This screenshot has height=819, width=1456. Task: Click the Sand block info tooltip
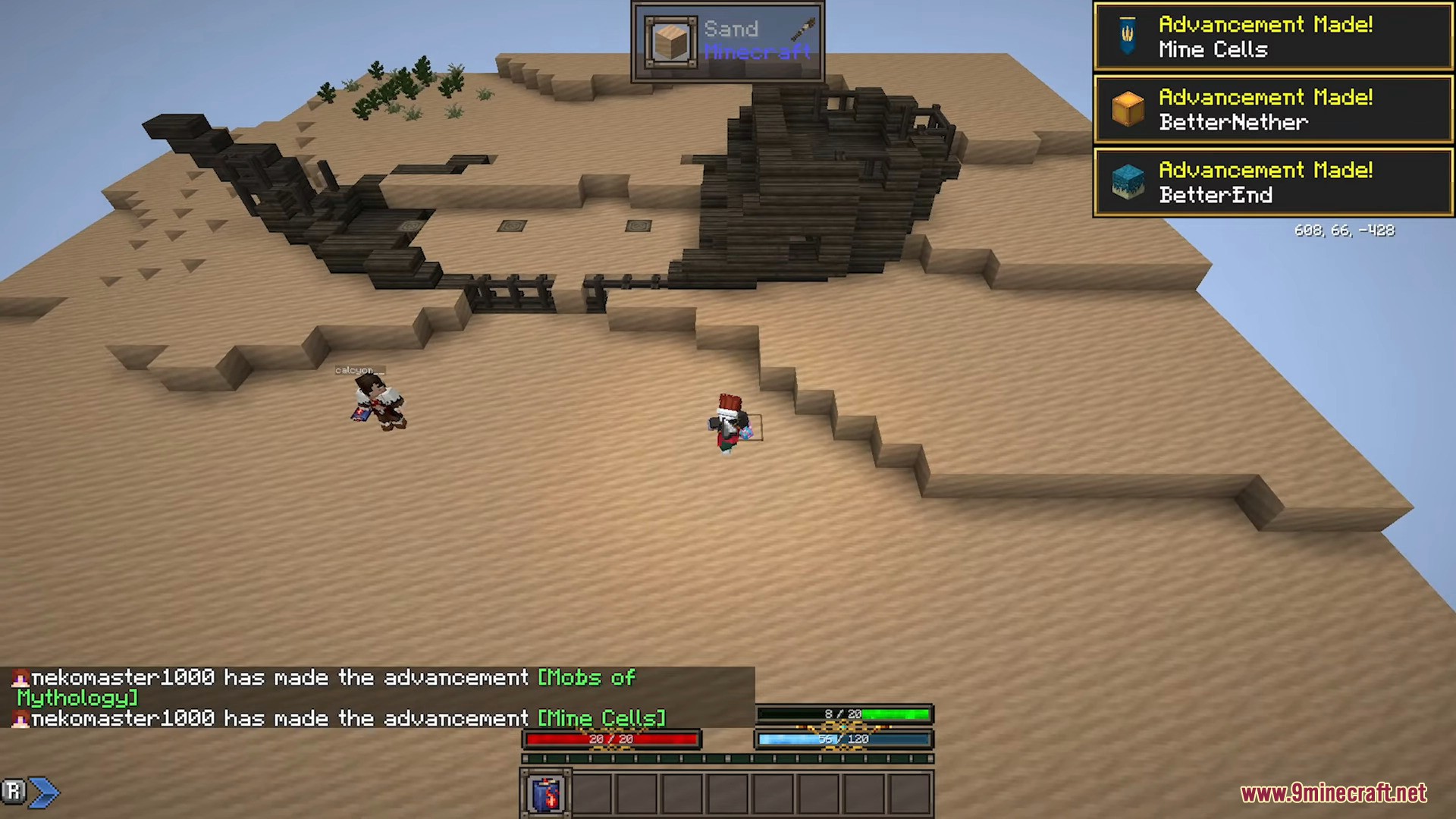[x=727, y=41]
